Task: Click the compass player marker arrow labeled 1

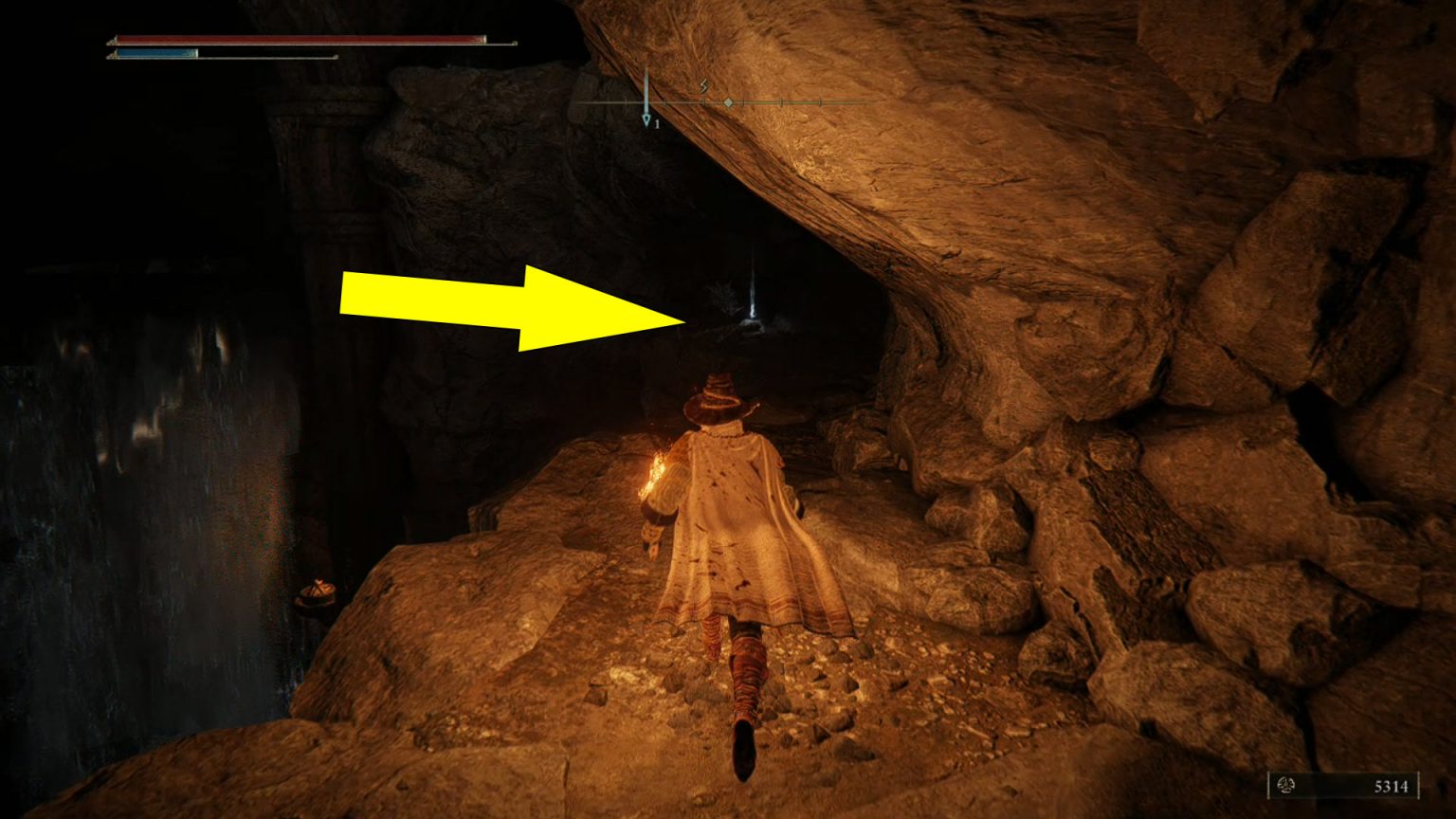Action: pos(647,121)
